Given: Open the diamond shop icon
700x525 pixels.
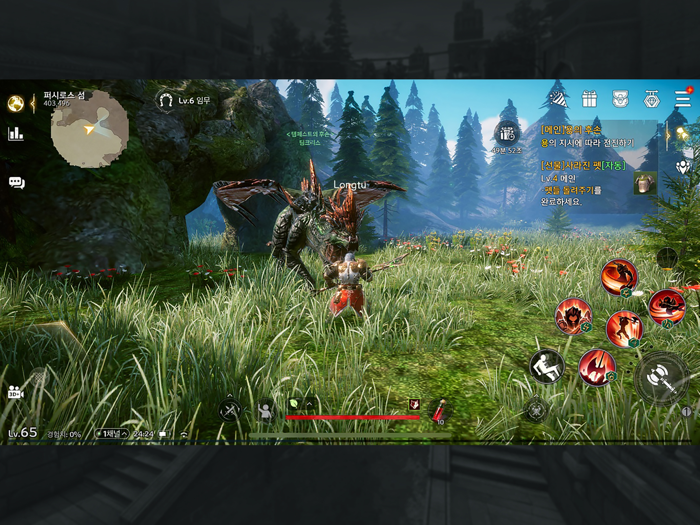Looking at the screenshot, I should (x=652, y=98).
